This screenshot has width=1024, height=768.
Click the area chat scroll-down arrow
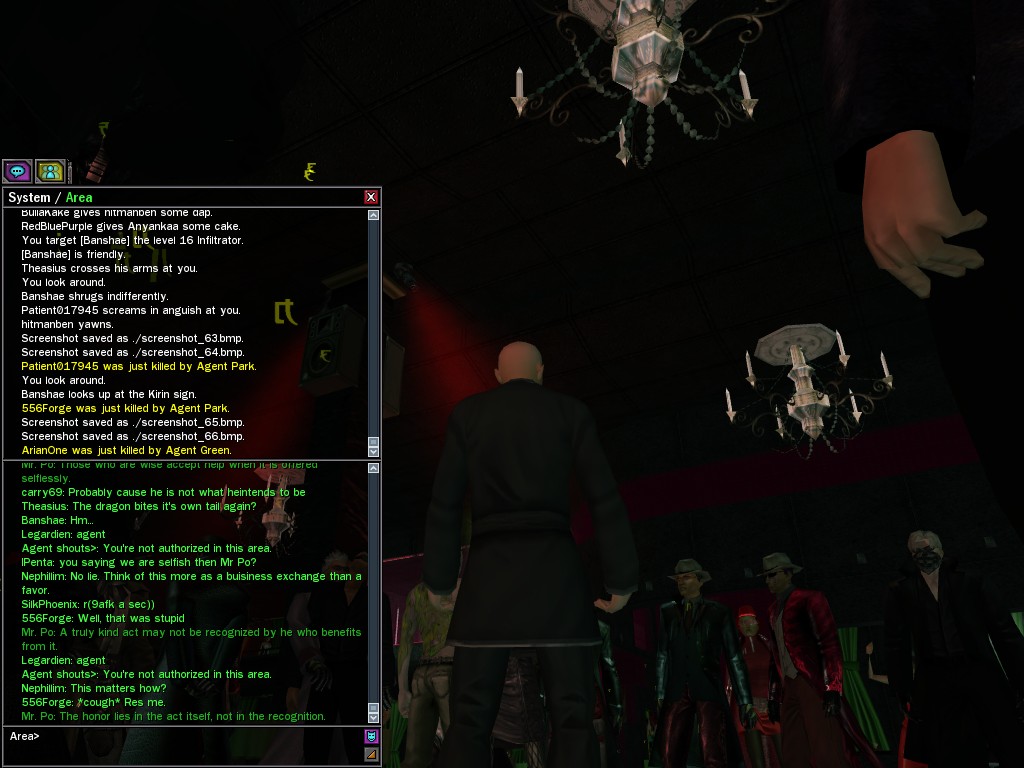(x=373, y=717)
